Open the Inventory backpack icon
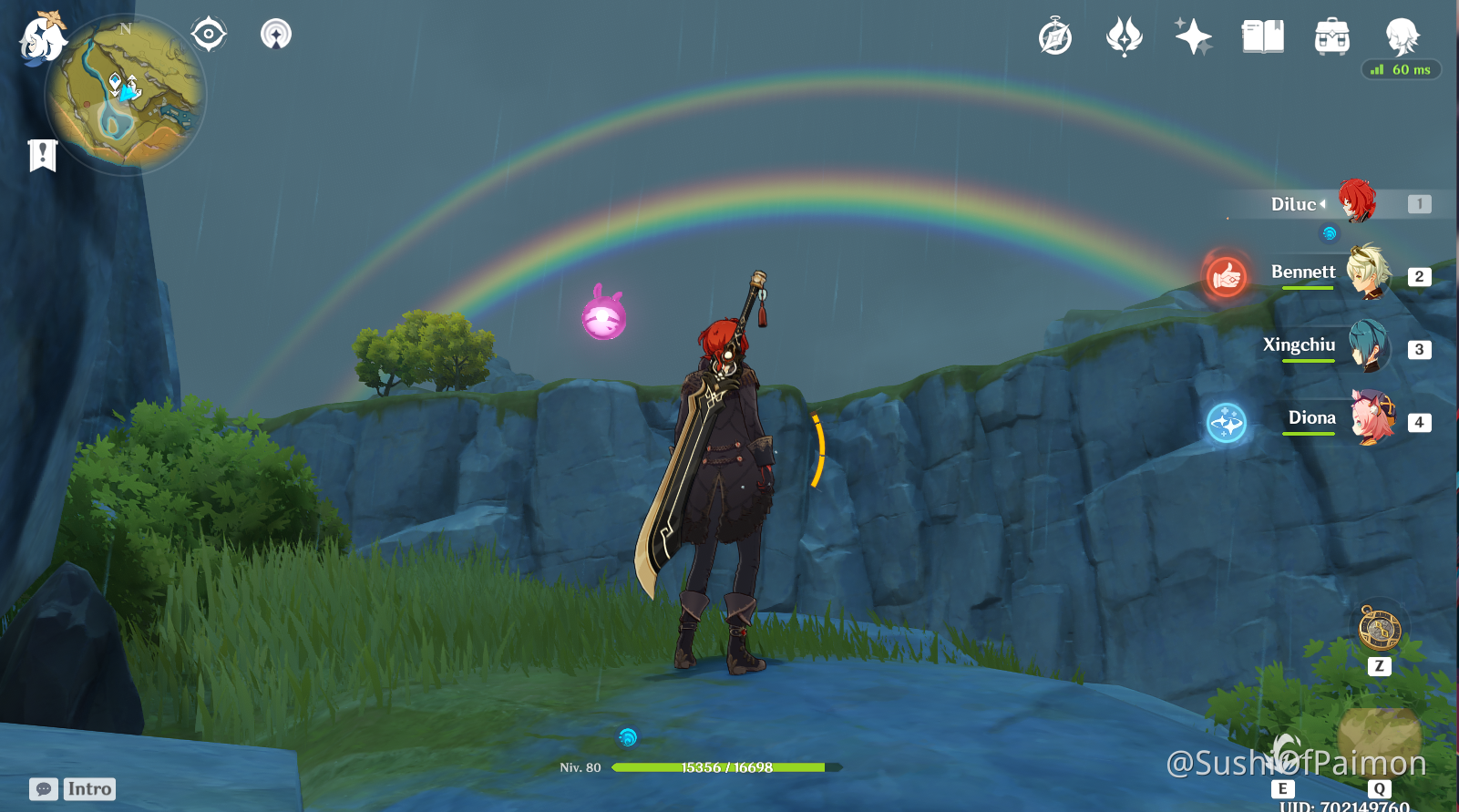Screen dimensions: 1459x812 [1331, 36]
